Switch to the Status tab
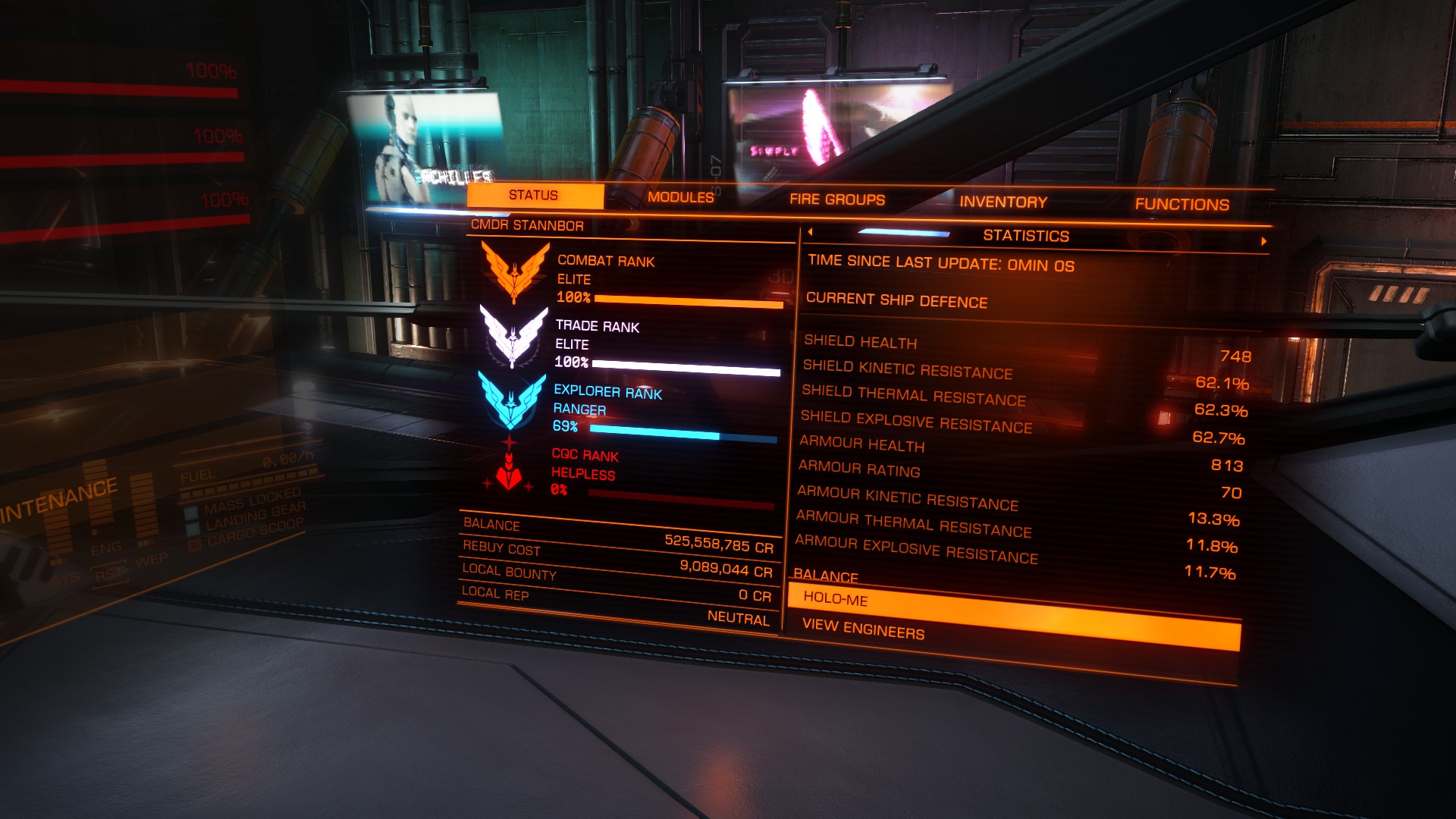 point(533,196)
